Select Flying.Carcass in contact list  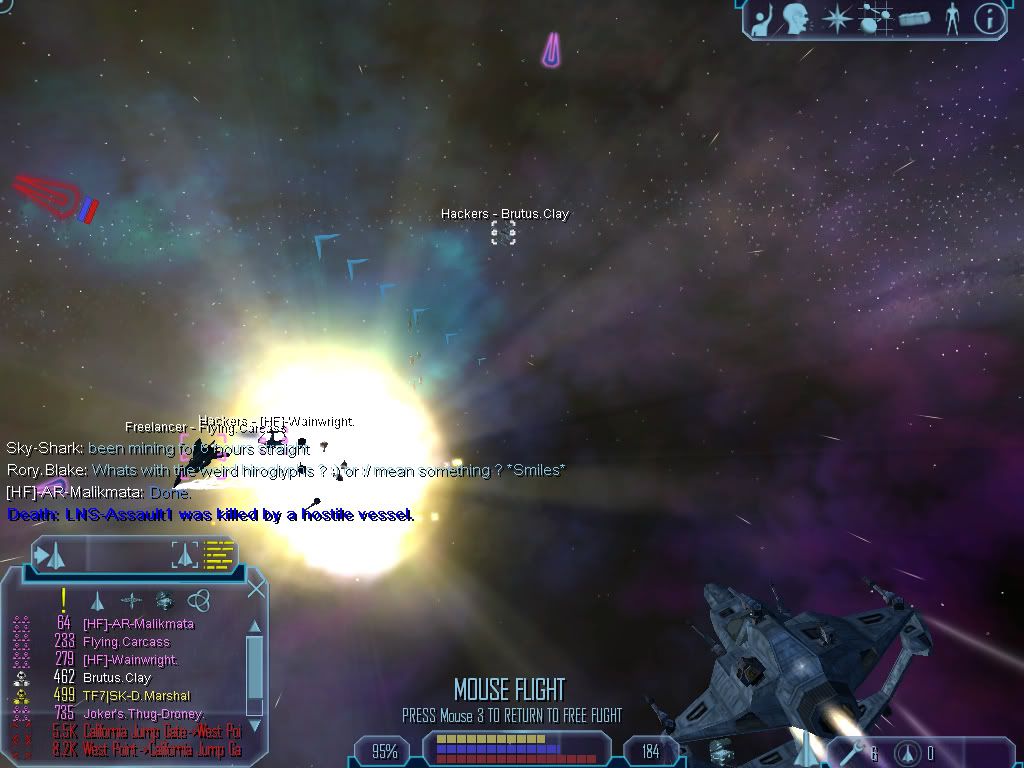pos(126,642)
